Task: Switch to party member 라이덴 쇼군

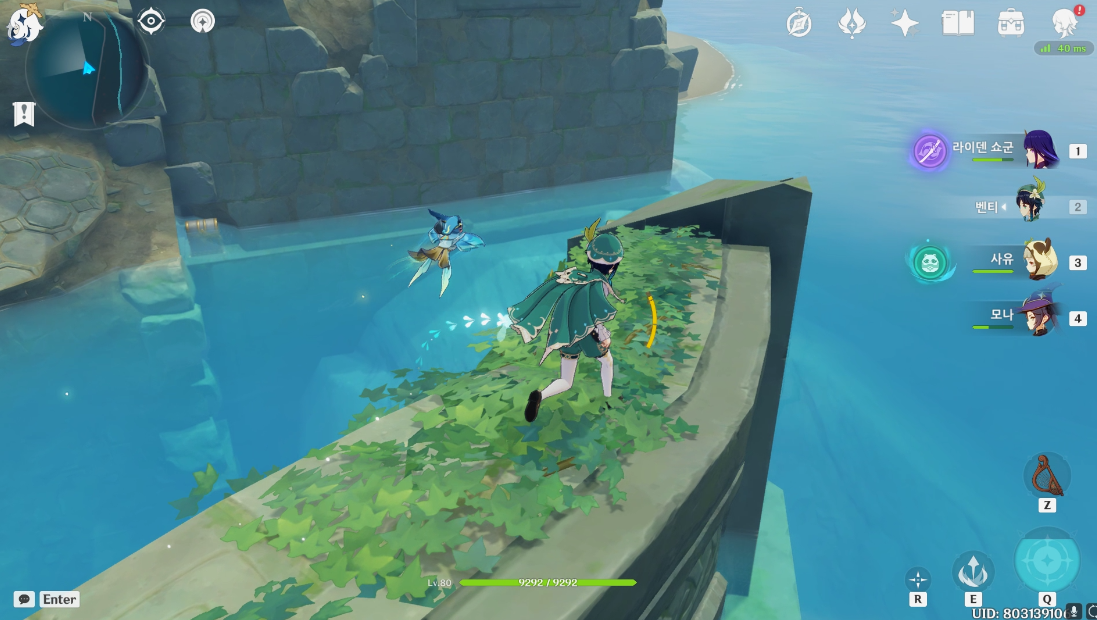Action: 1040,150
